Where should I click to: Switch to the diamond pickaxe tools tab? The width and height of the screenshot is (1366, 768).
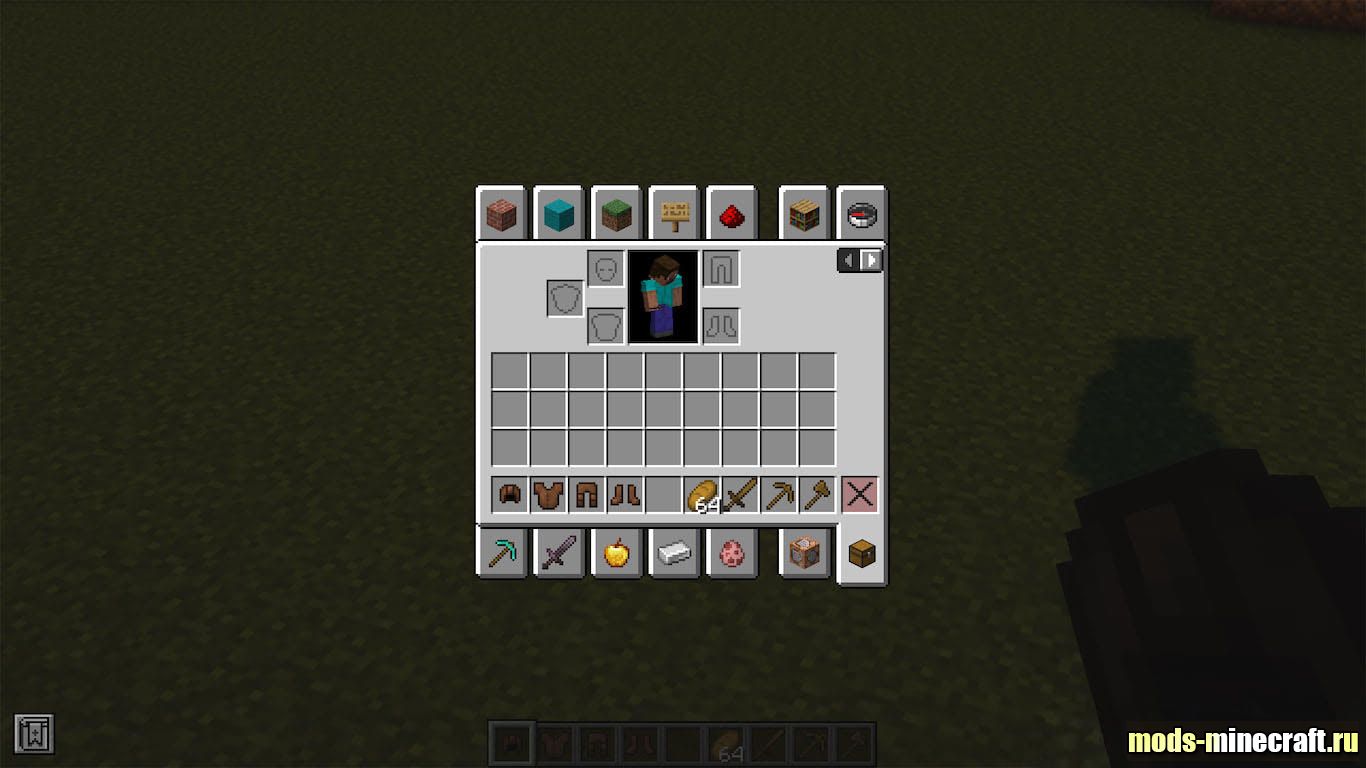501,553
